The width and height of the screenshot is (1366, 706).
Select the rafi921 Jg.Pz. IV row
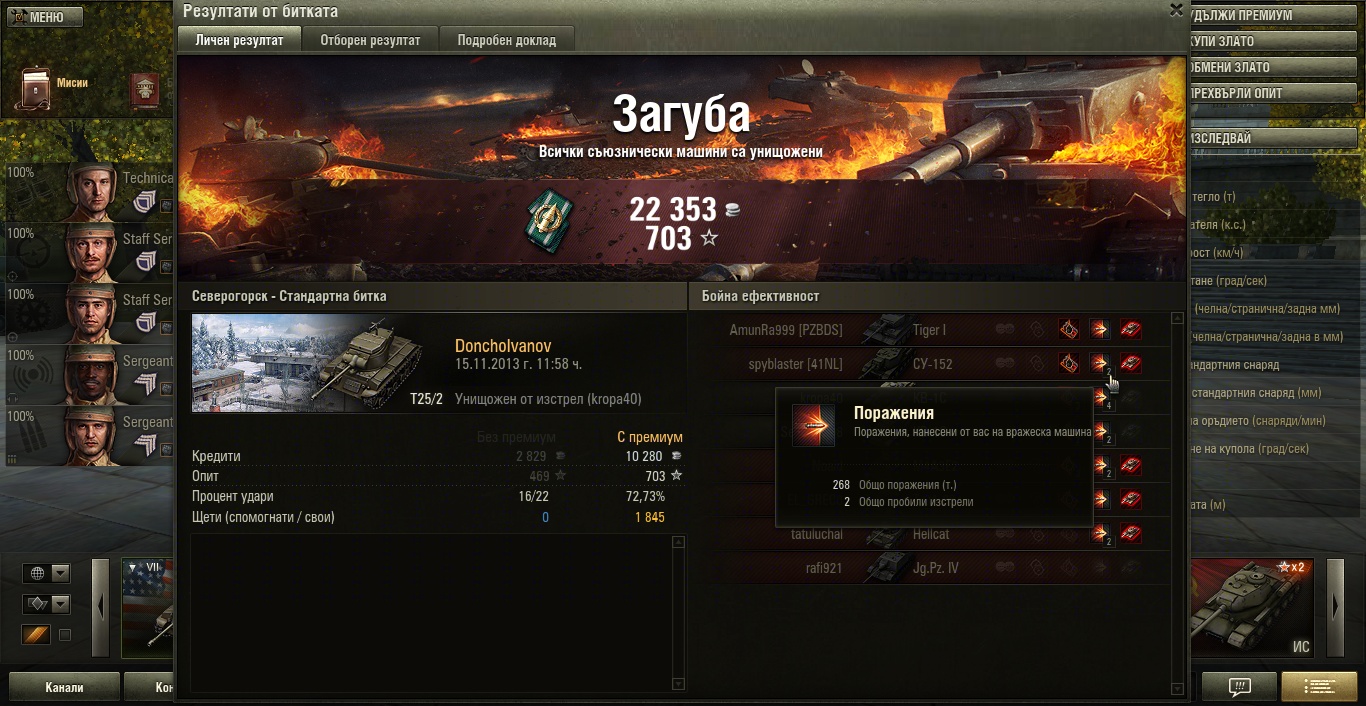[x=940, y=569]
